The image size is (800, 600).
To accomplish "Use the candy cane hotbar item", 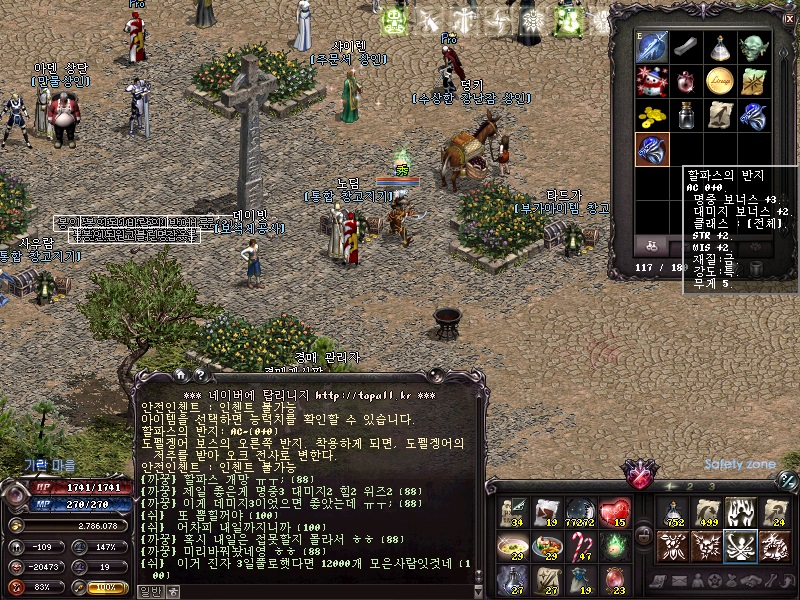I will 580,545.
